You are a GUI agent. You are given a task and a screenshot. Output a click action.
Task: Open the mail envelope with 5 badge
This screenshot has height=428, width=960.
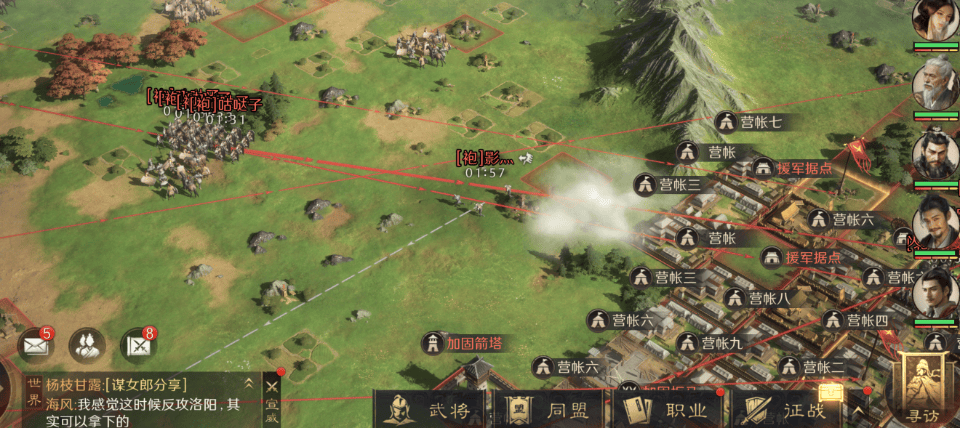36,346
